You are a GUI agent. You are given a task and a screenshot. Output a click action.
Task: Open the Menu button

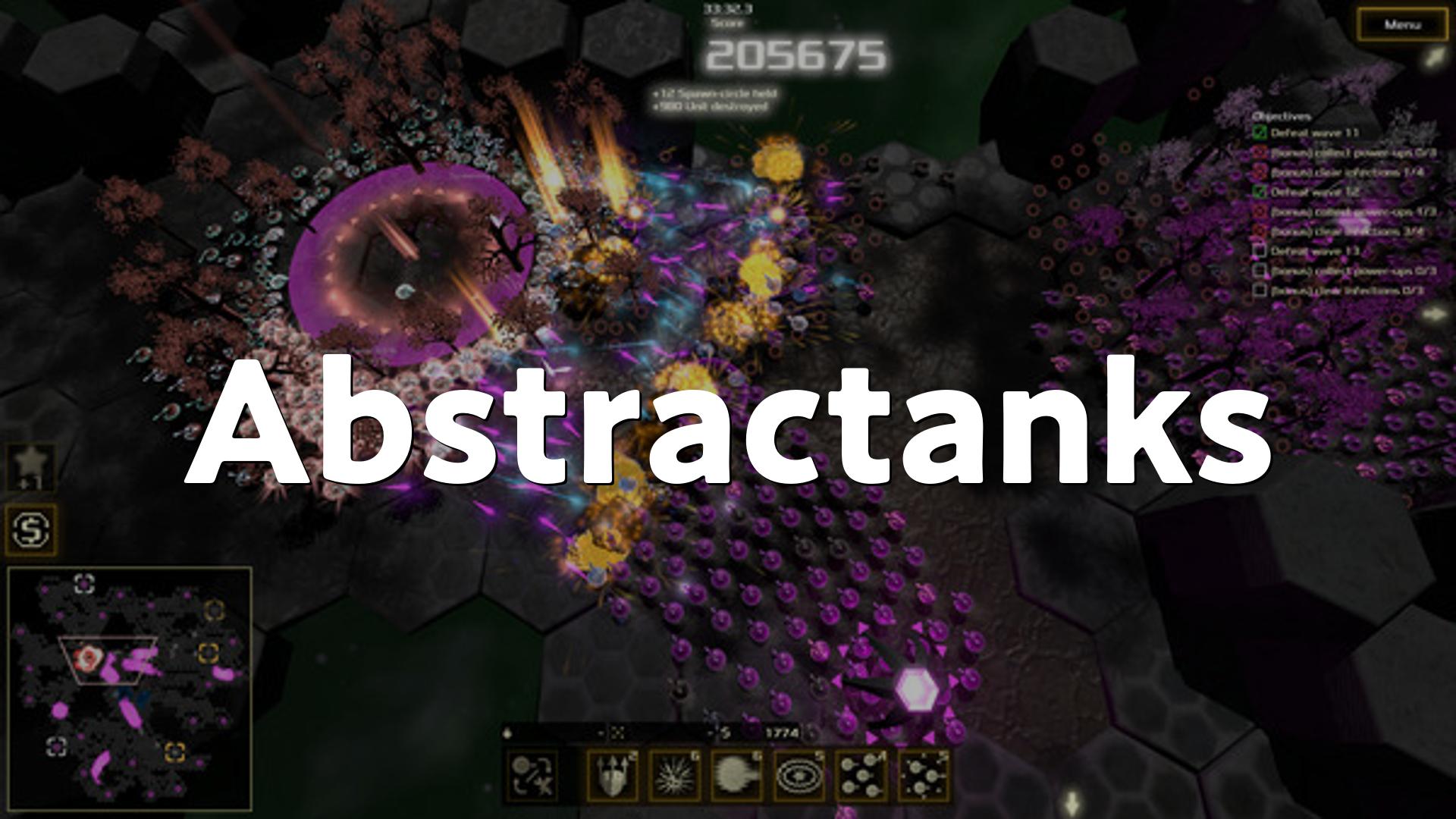pos(1401,25)
